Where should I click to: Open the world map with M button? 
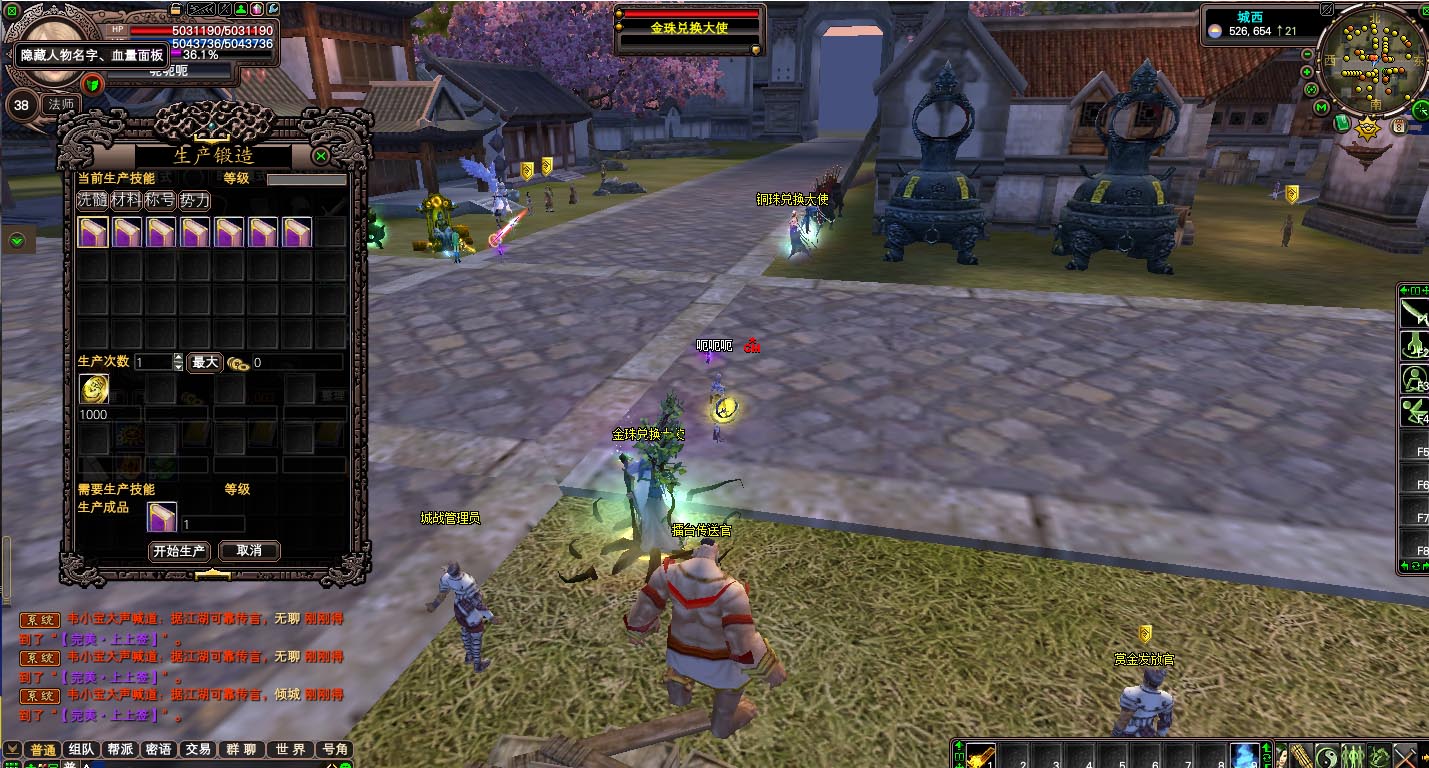[1321, 107]
